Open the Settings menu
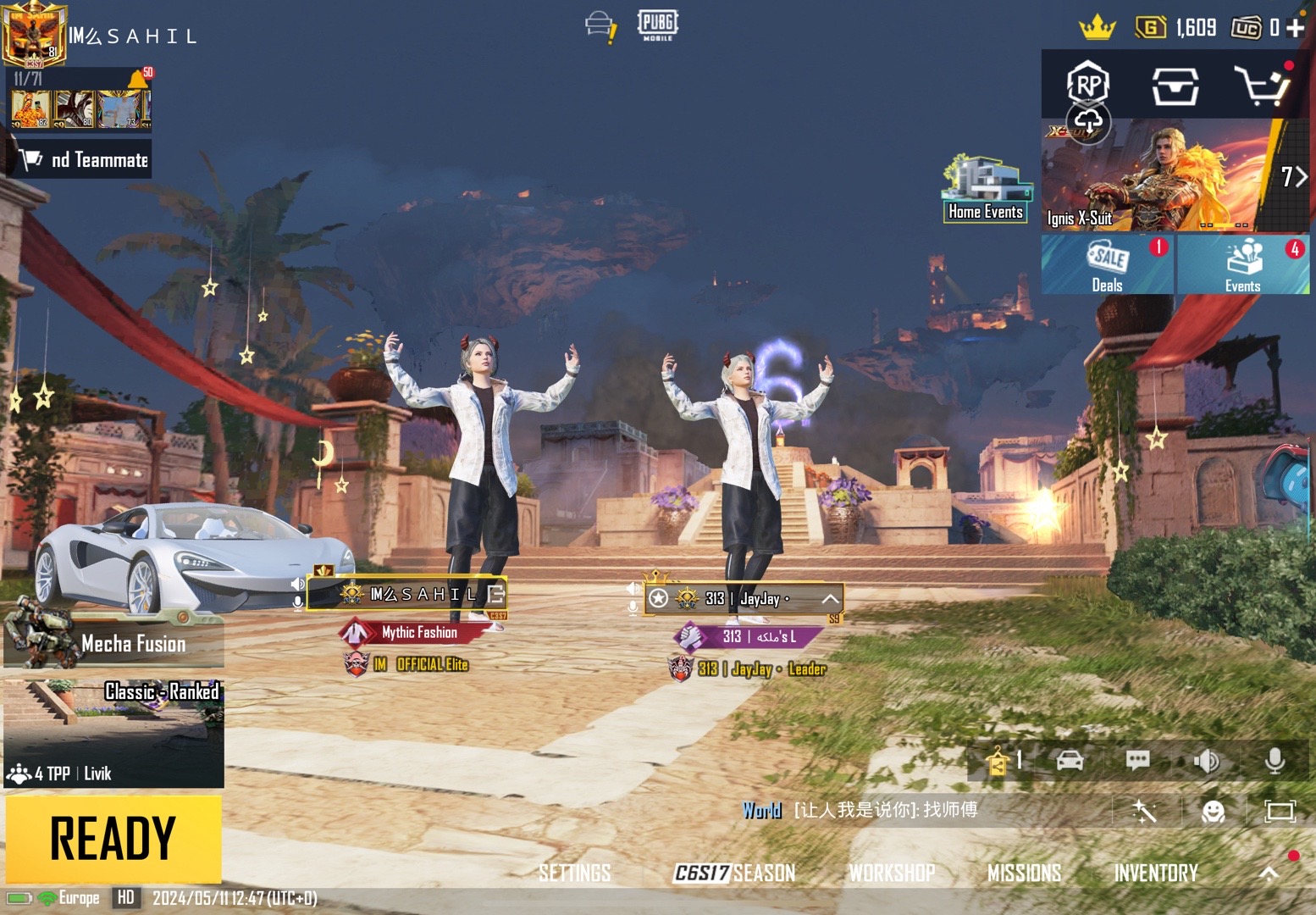 coord(574,873)
